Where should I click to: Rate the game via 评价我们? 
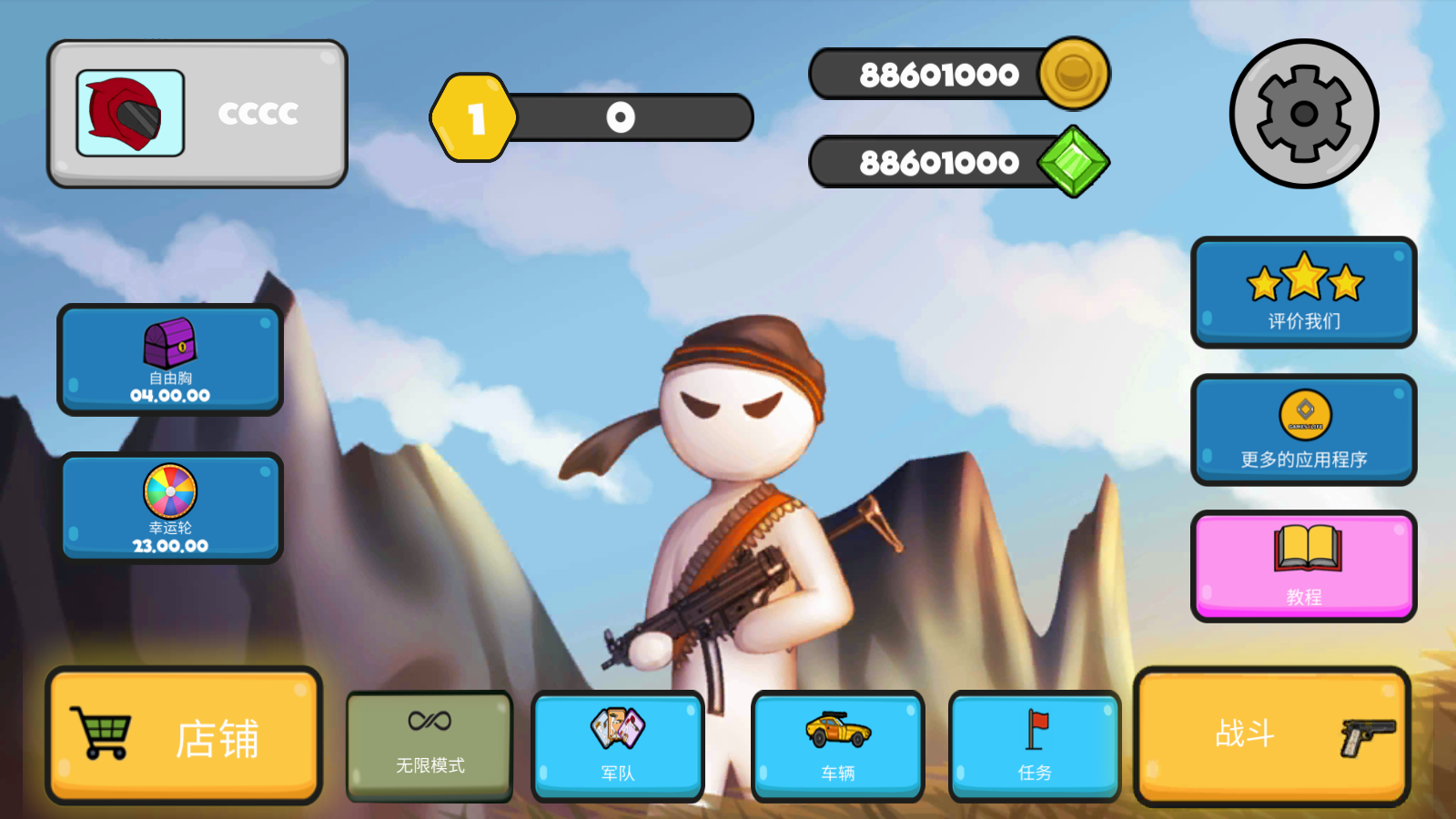pyautogui.click(x=1303, y=292)
